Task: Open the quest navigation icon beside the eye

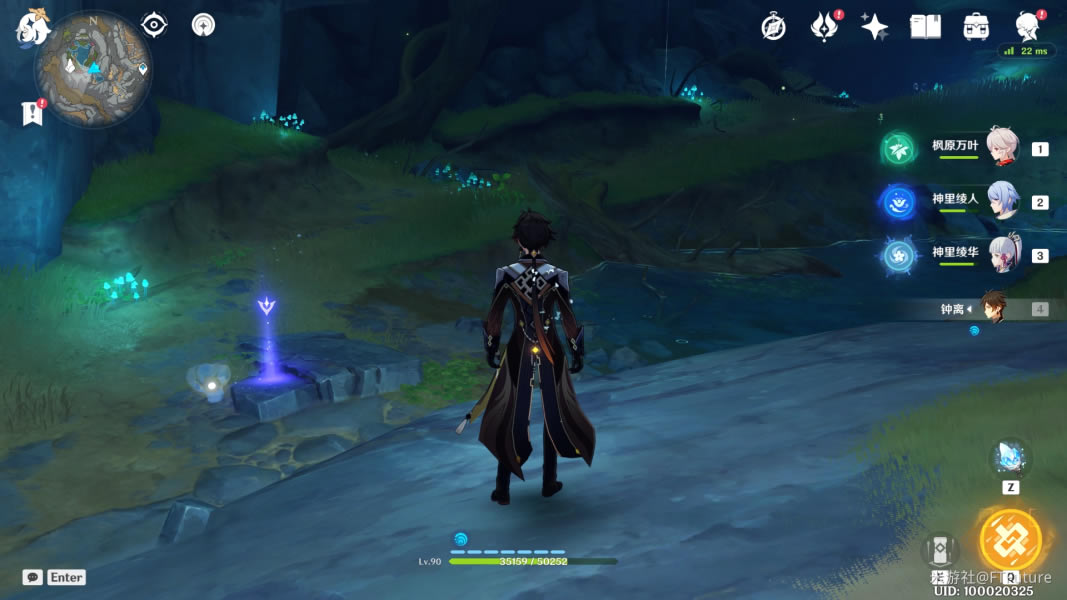Action: pyautogui.click(x=204, y=25)
